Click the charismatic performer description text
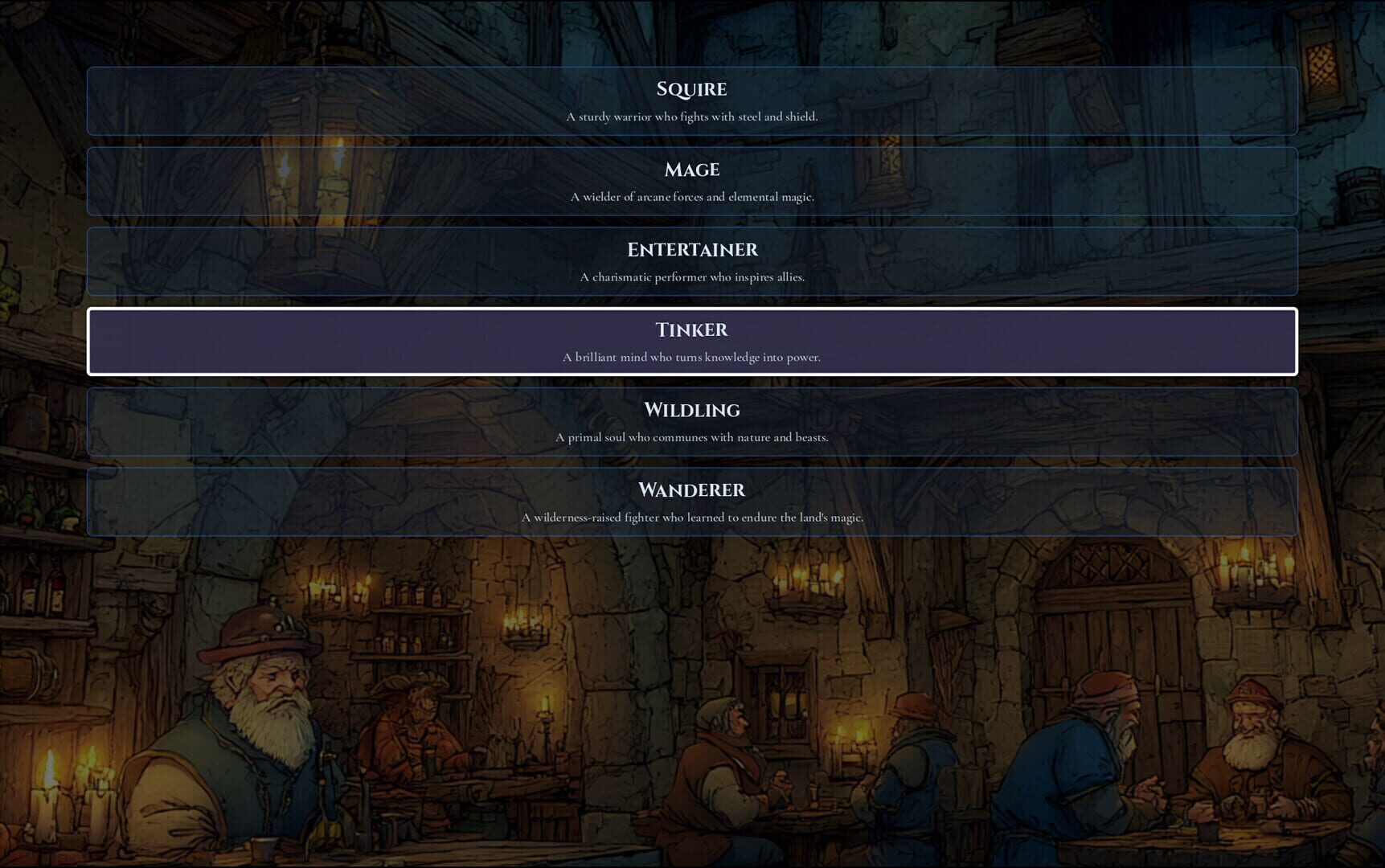The image size is (1385, 868). (693, 276)
